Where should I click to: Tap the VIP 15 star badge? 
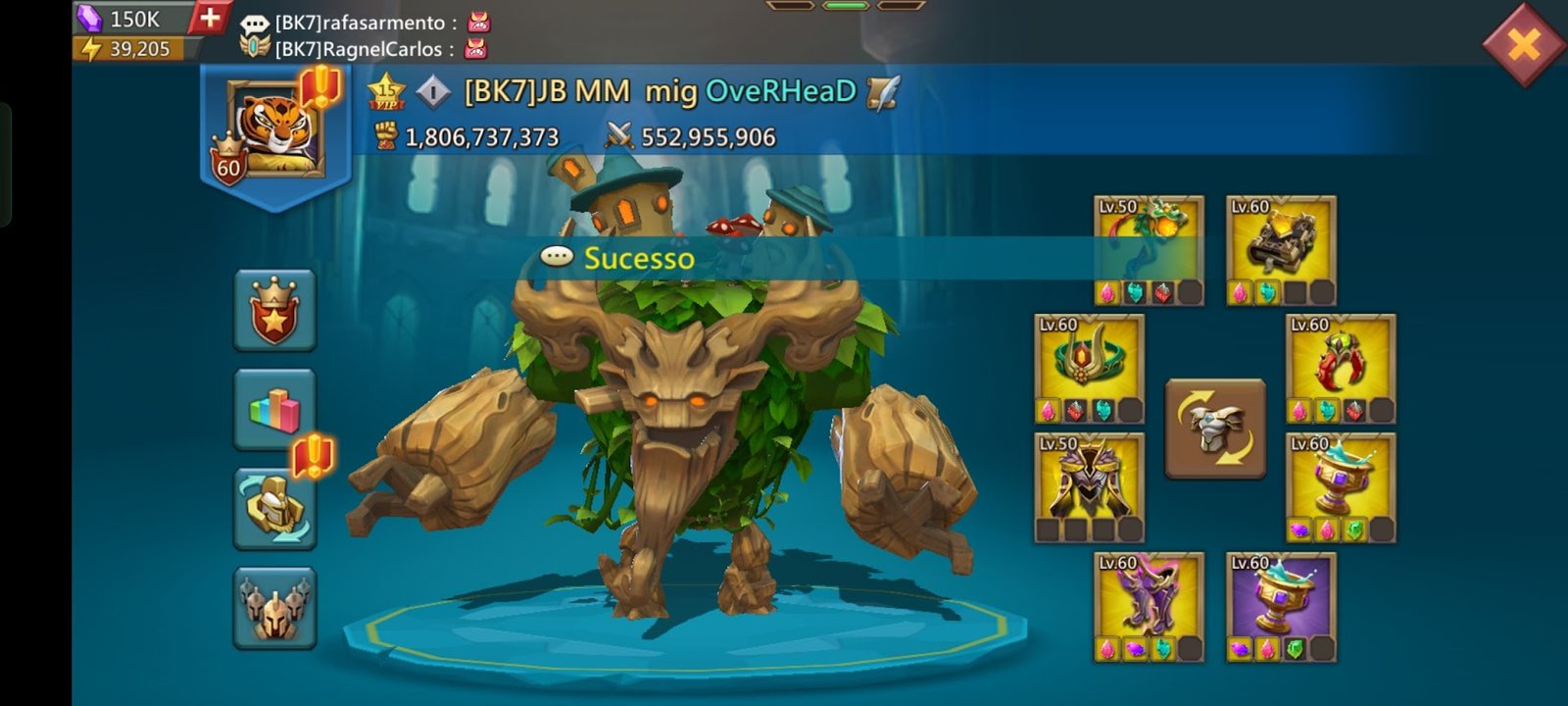[x=386, y=91]
